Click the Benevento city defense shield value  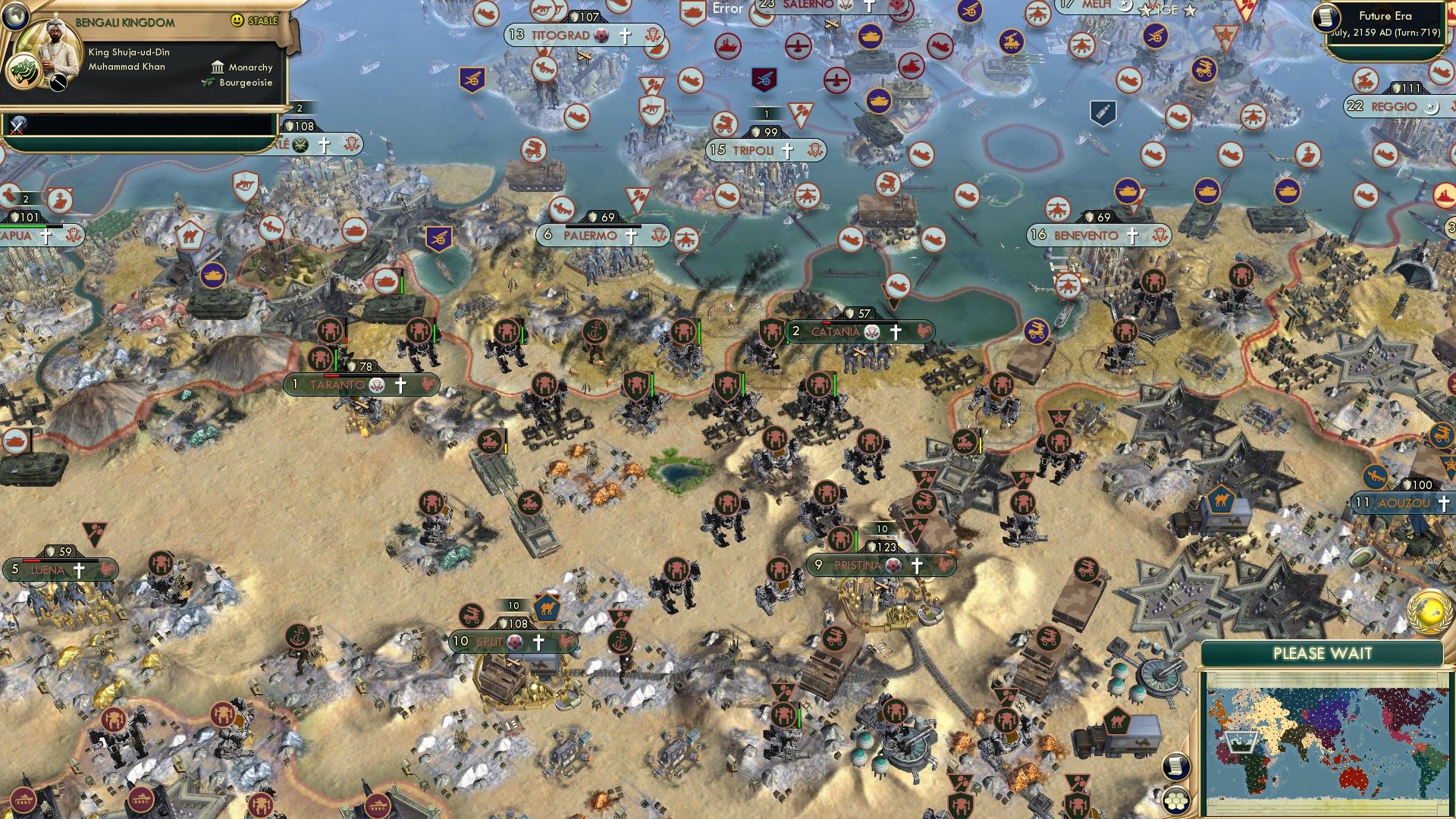pos(1100,217)
